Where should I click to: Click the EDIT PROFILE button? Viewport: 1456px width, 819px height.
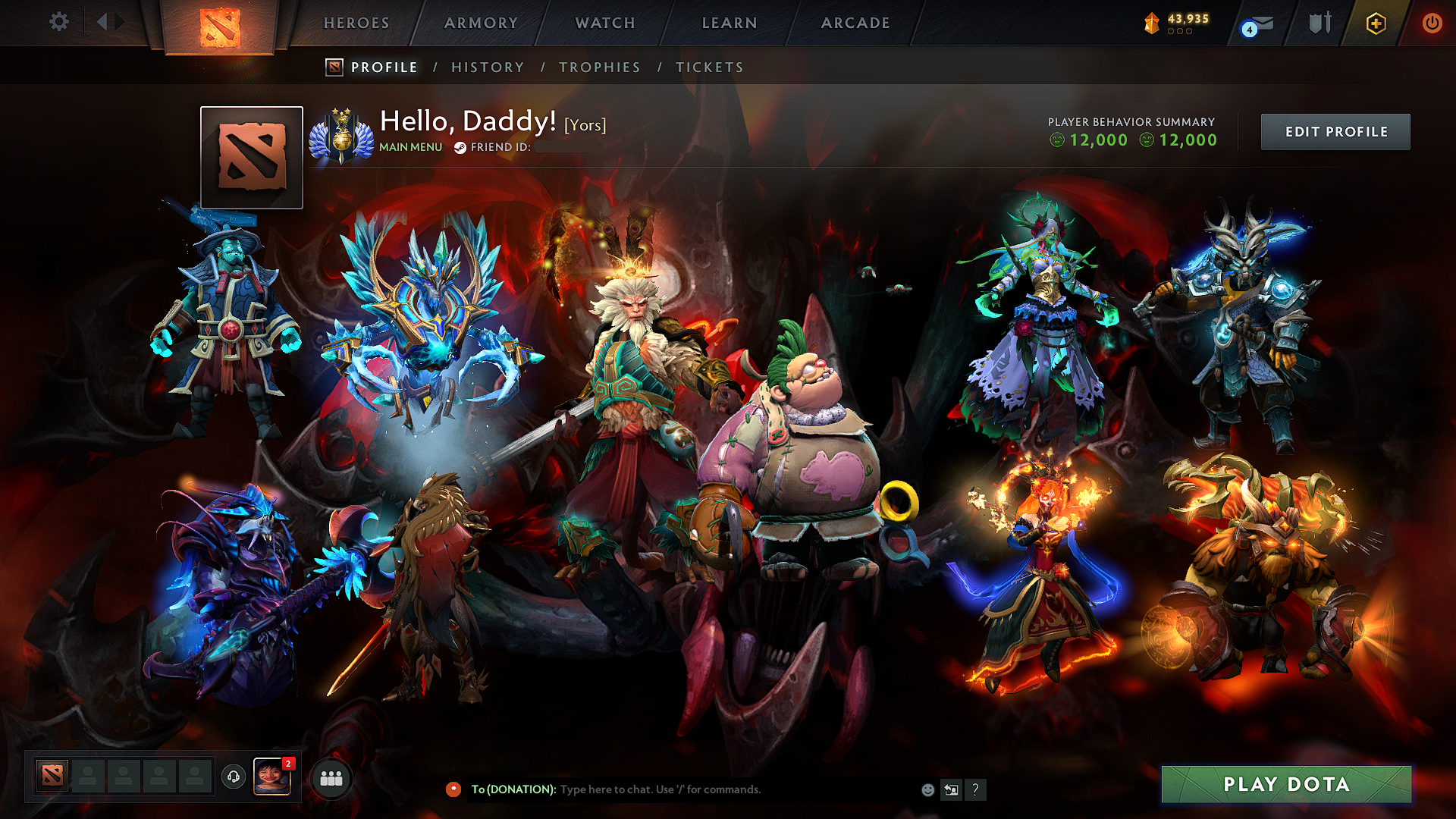click(x=1335, y=131)
